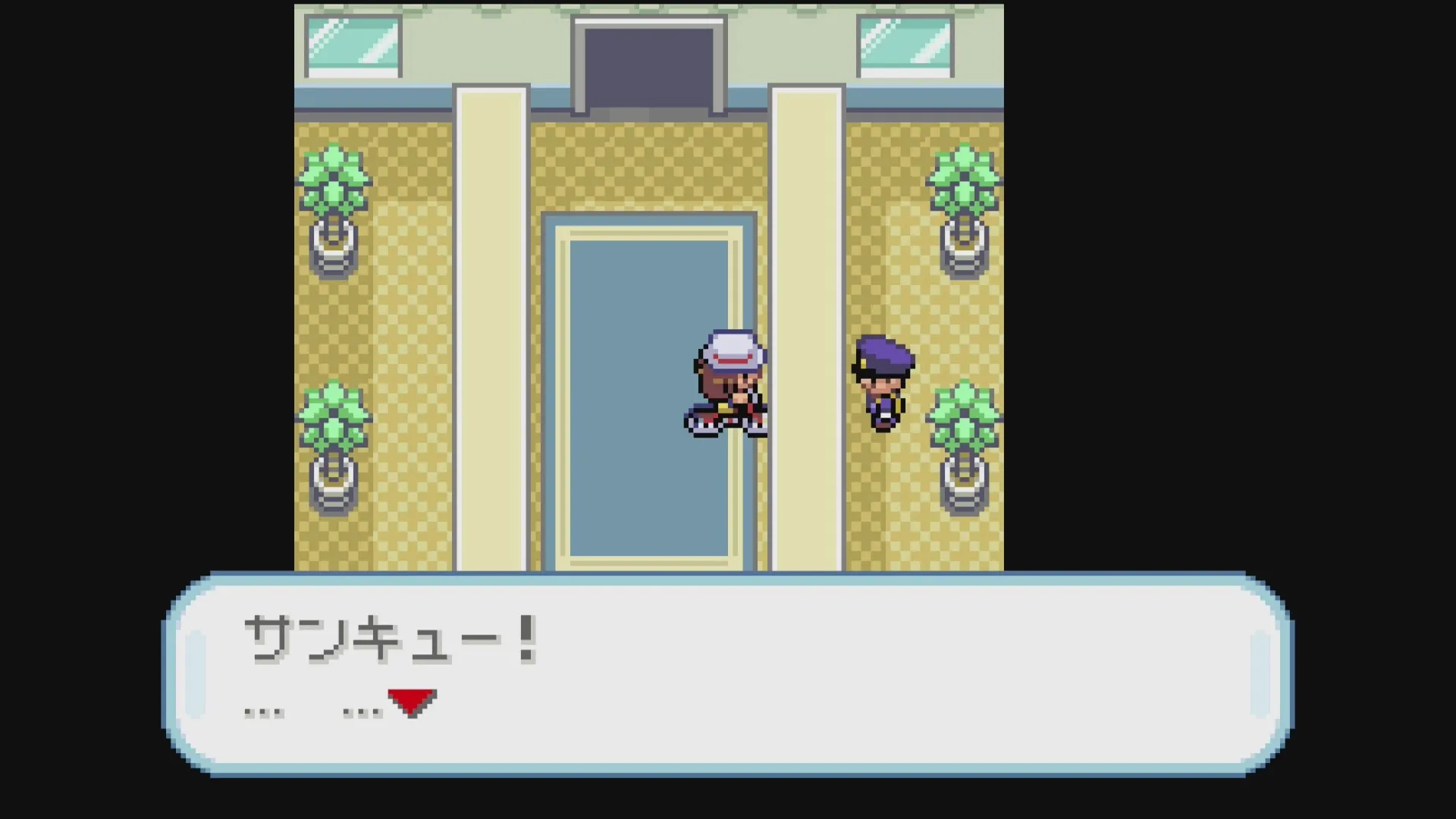1456x819 pixels.
Task: Click the potted plant in the upper right corner
Action: pyautogui.click(x=963, y=205)
